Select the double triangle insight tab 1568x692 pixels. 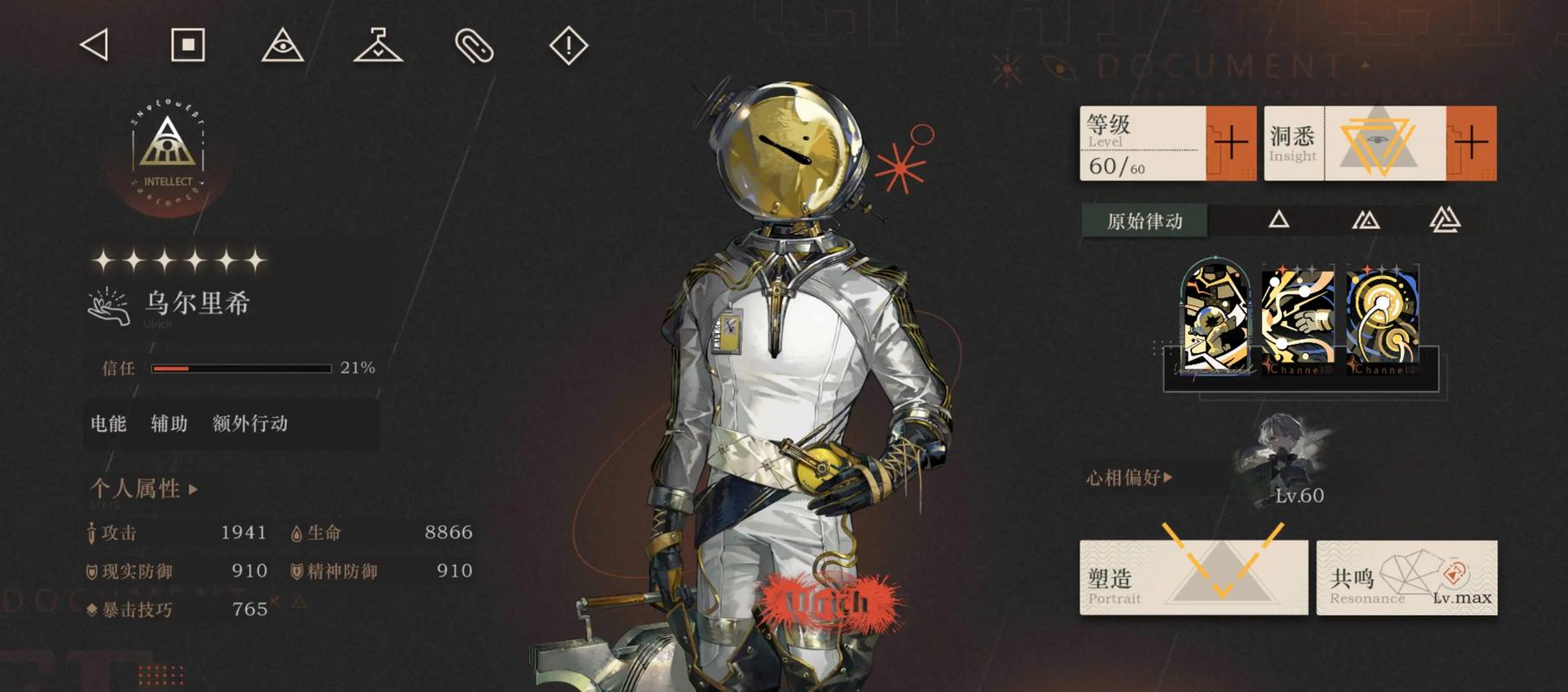coord(1365,221)
